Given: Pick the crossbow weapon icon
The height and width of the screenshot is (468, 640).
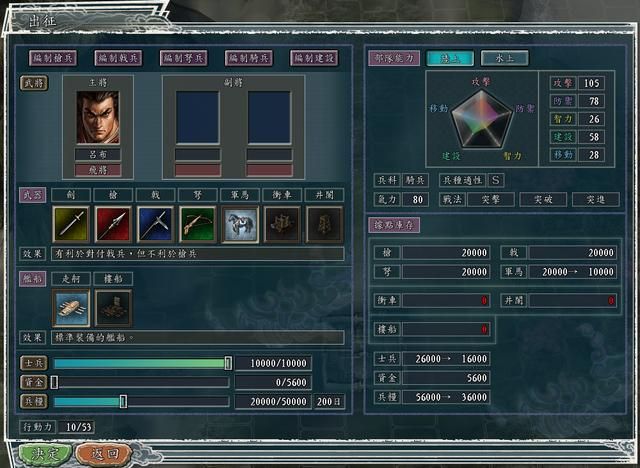Looking at the screenshot, I should click(x=197, y=224).
